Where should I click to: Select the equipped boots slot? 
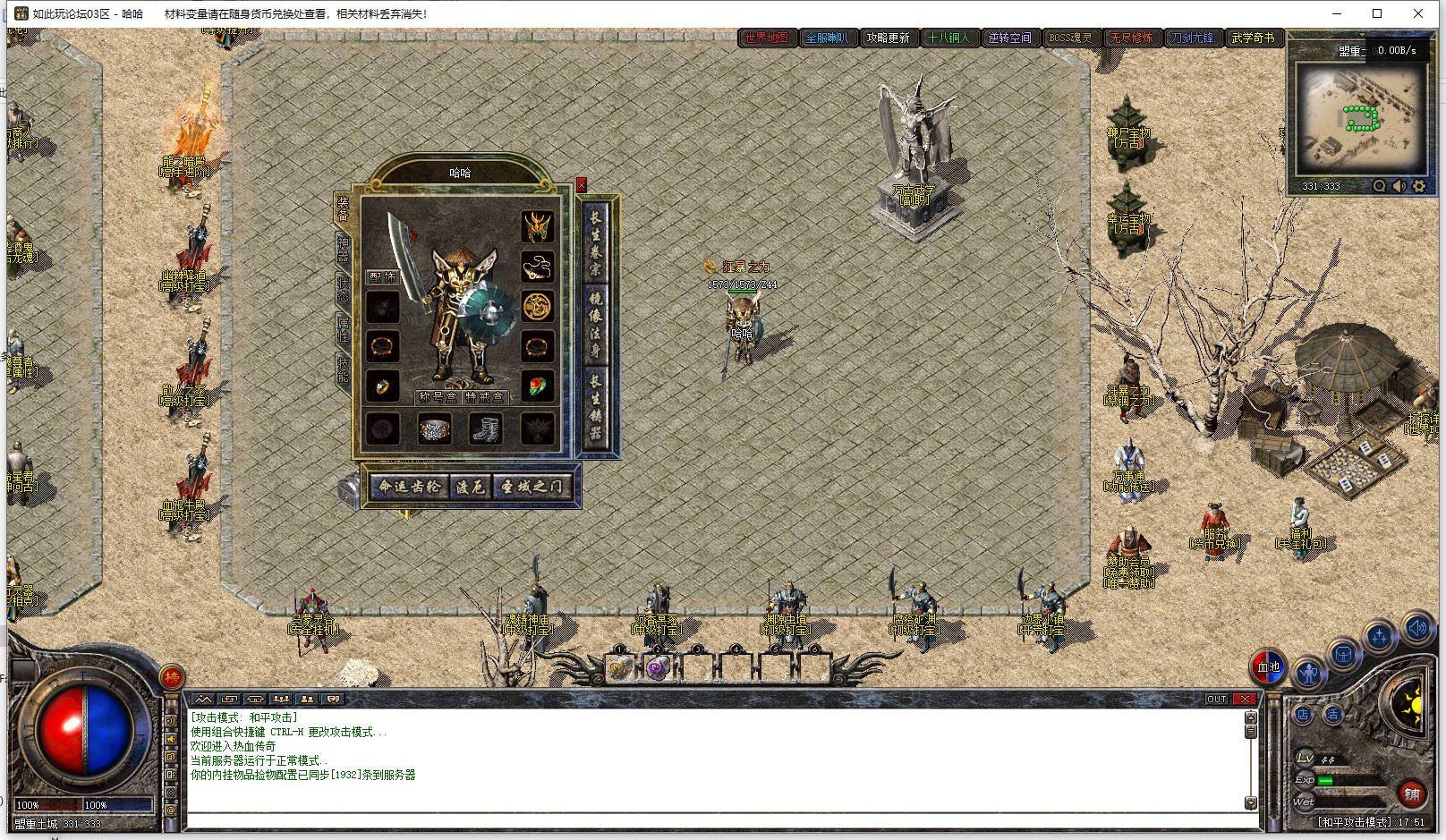(x=486, y=429)
